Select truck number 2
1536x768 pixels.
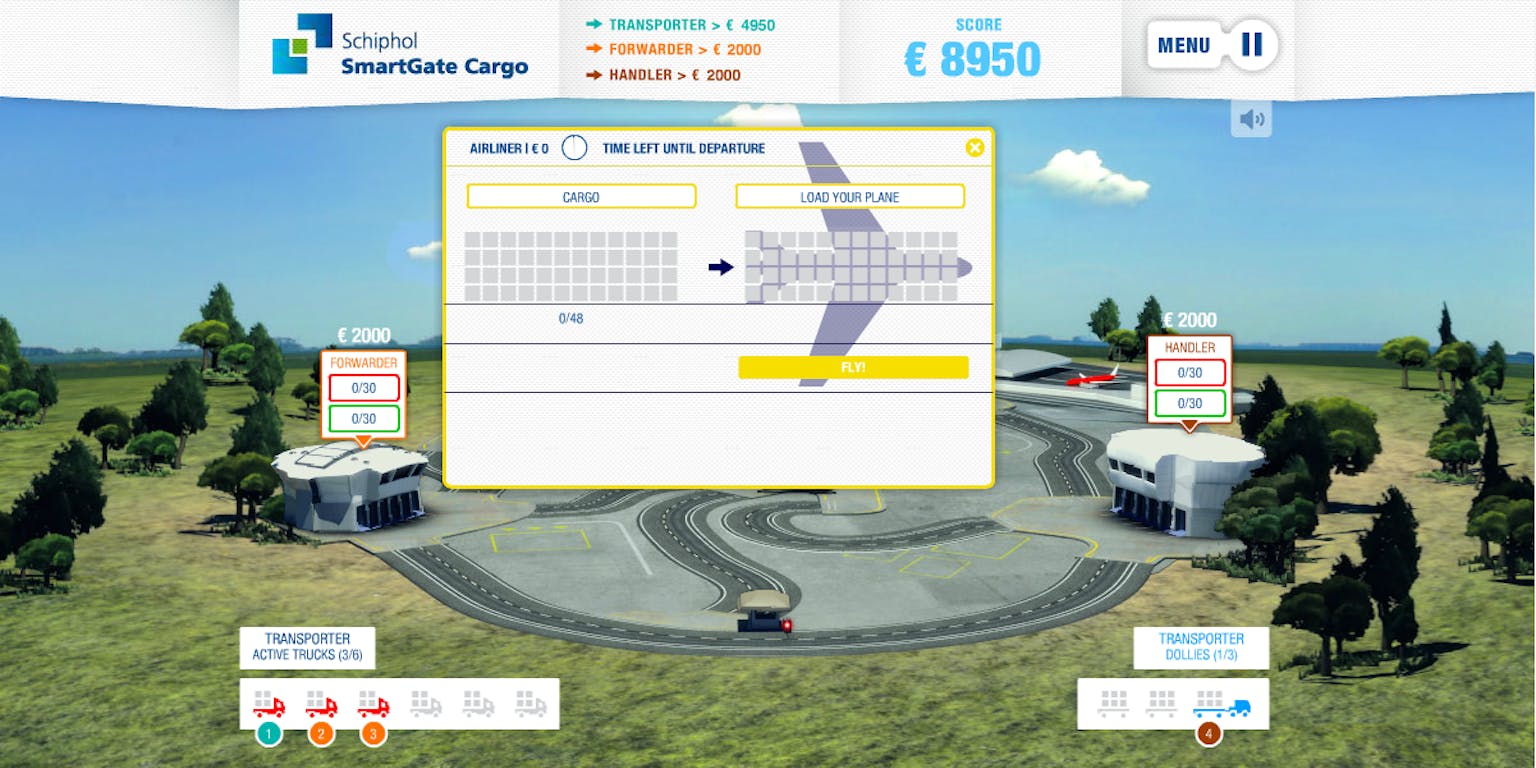coord(321,706)
